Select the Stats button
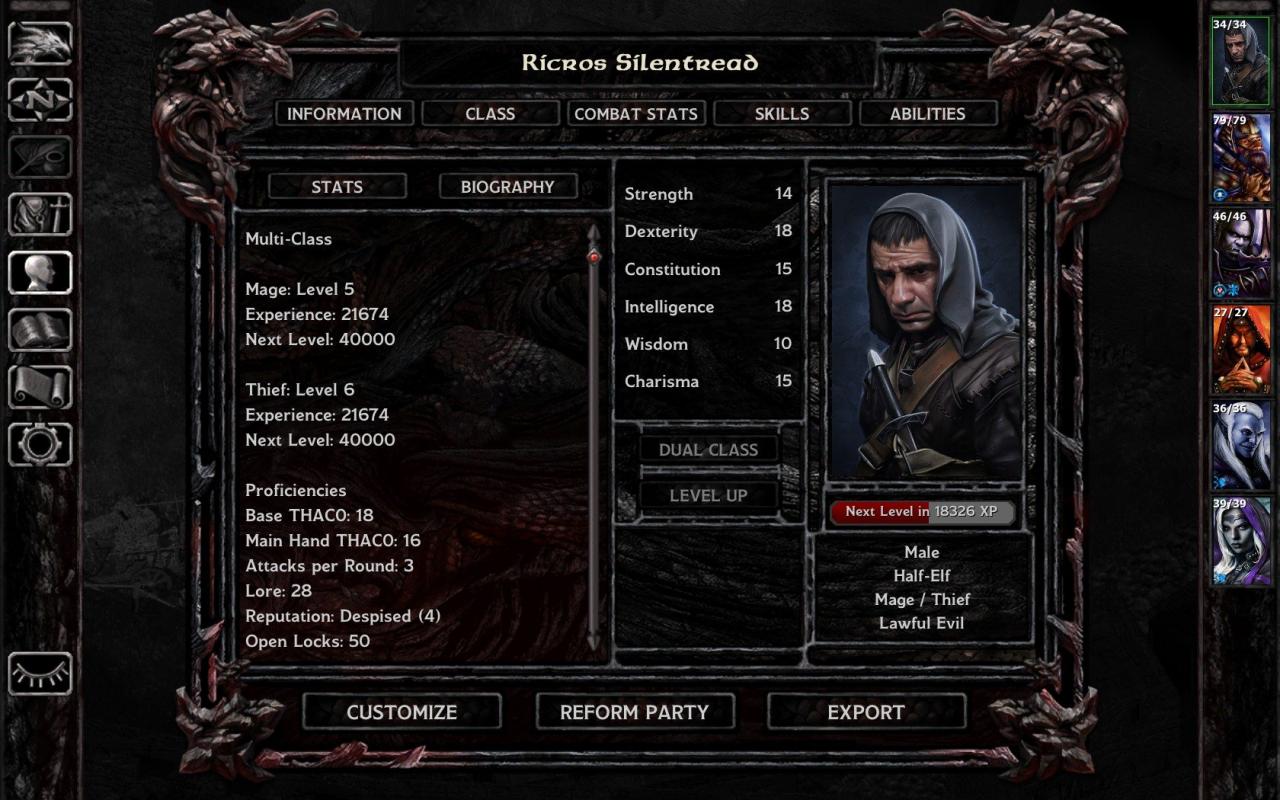 pyautogui.click(x=337, y=187)
